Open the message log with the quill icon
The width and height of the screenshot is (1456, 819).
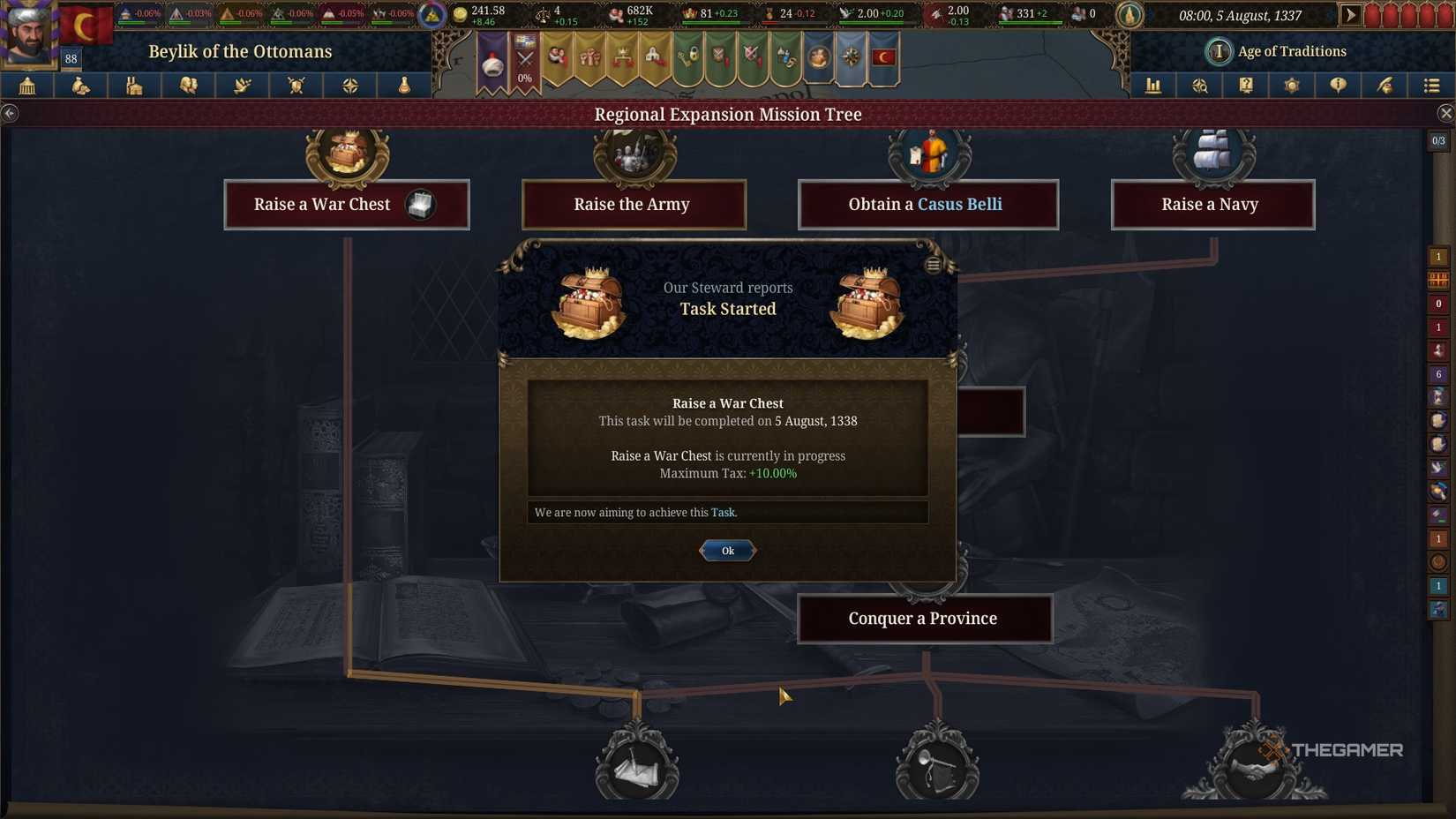[x=1385, y=86]
